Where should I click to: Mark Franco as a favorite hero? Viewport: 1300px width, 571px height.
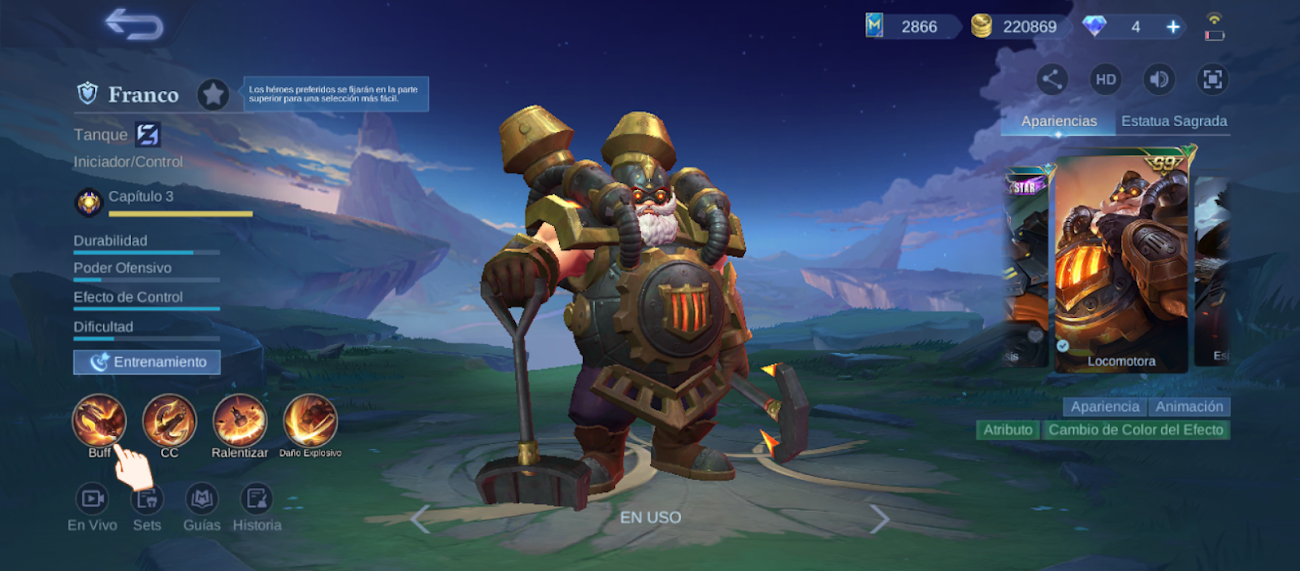212,95
